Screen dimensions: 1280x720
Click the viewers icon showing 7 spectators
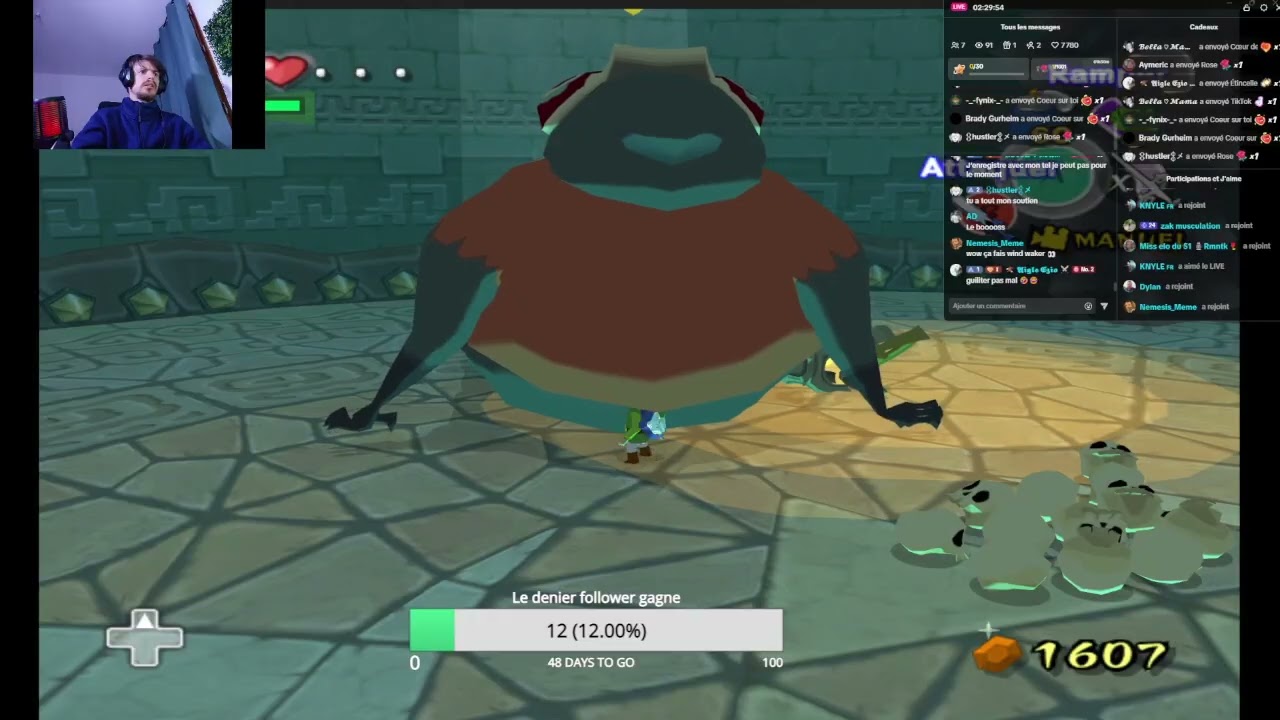click(956, 45)
